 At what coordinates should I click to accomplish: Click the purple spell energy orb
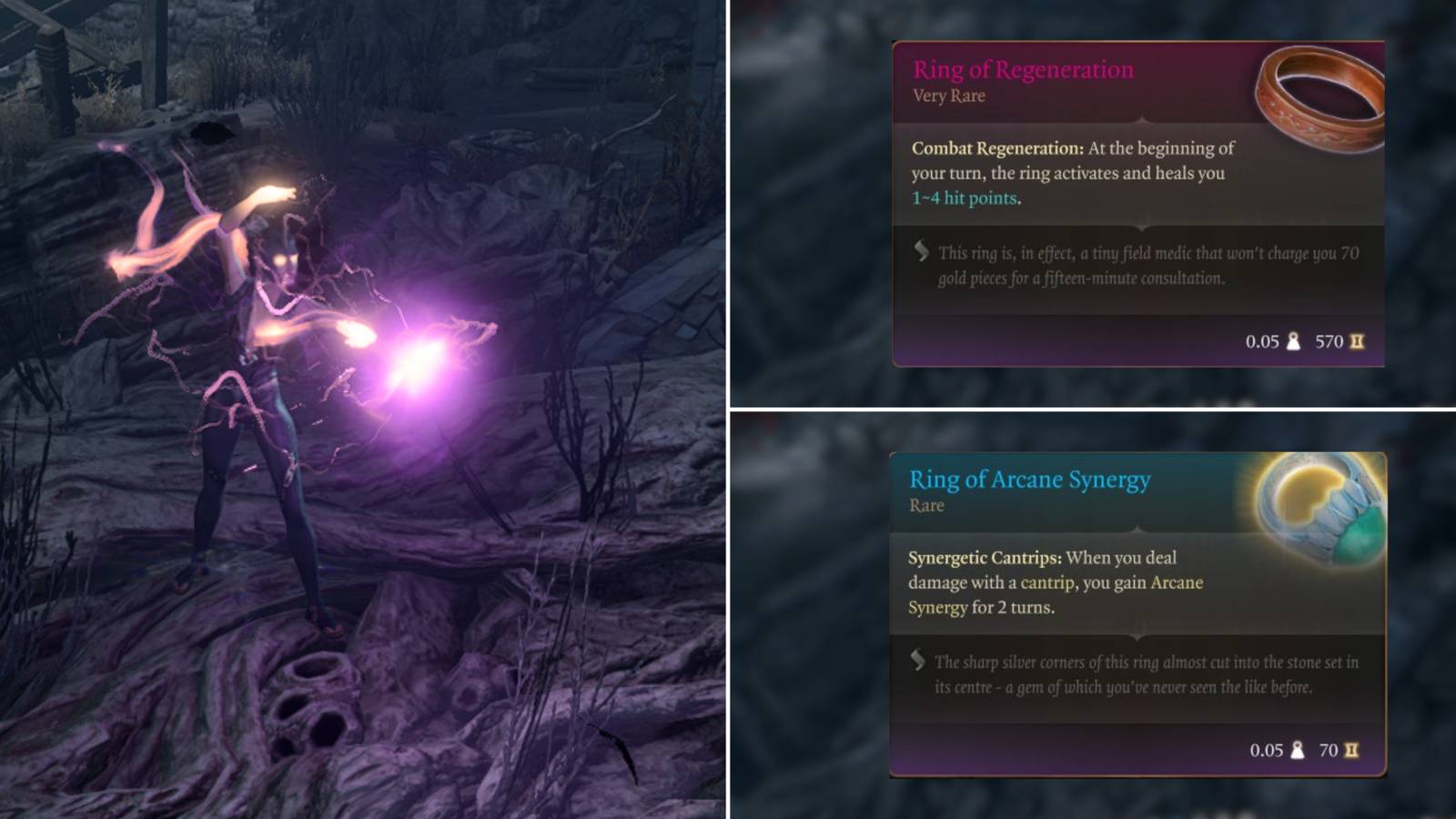[x=423, y=364]
